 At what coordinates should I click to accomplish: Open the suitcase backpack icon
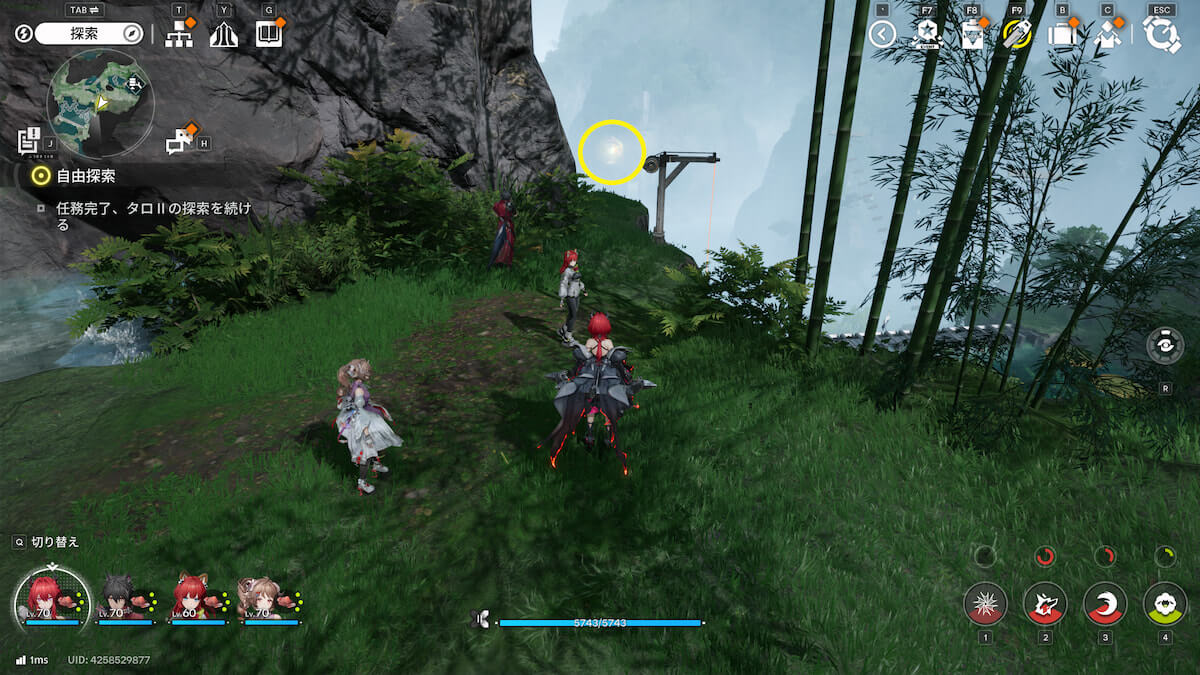coord(1061,35)
